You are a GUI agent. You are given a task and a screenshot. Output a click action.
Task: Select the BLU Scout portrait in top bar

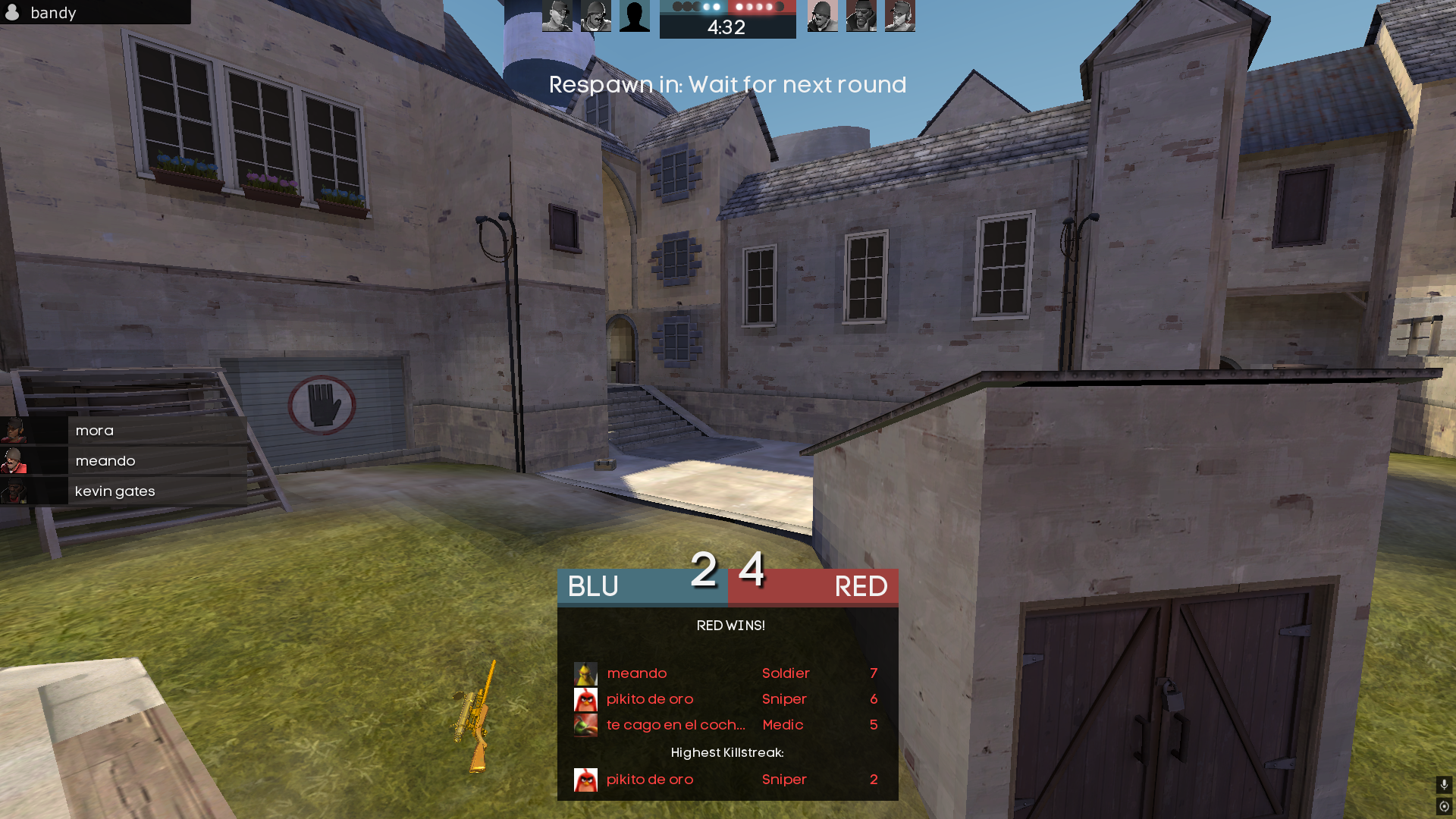tap(557, 16)
